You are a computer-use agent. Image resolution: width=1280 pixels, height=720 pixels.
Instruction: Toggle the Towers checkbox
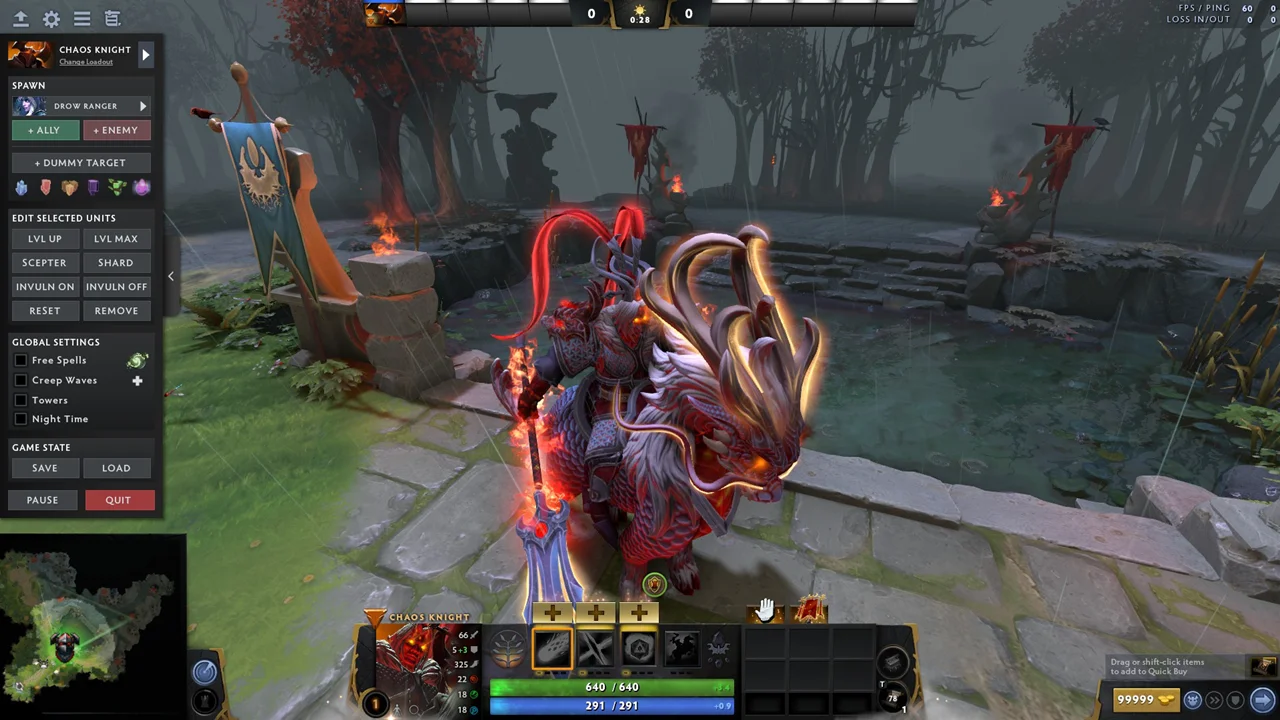21,400
